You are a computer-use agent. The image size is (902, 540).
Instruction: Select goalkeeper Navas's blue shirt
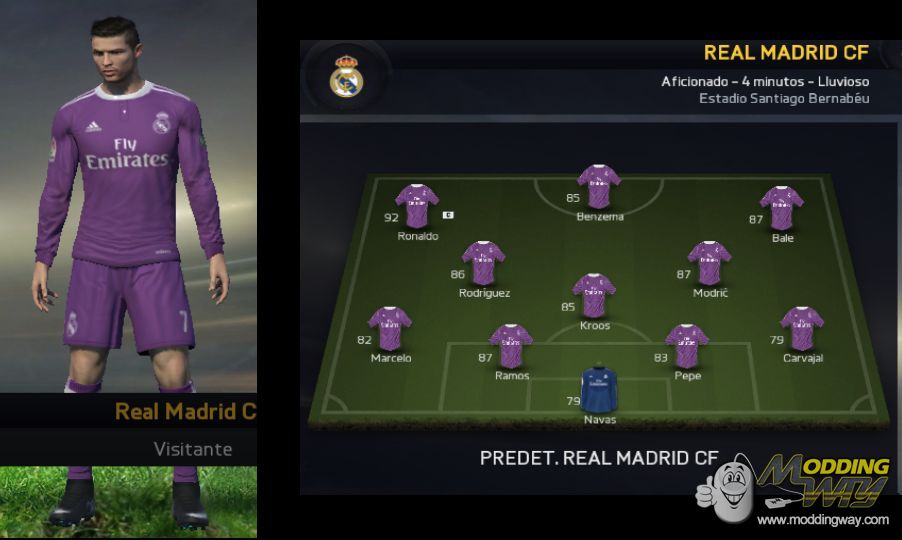(x=599, y=387)
